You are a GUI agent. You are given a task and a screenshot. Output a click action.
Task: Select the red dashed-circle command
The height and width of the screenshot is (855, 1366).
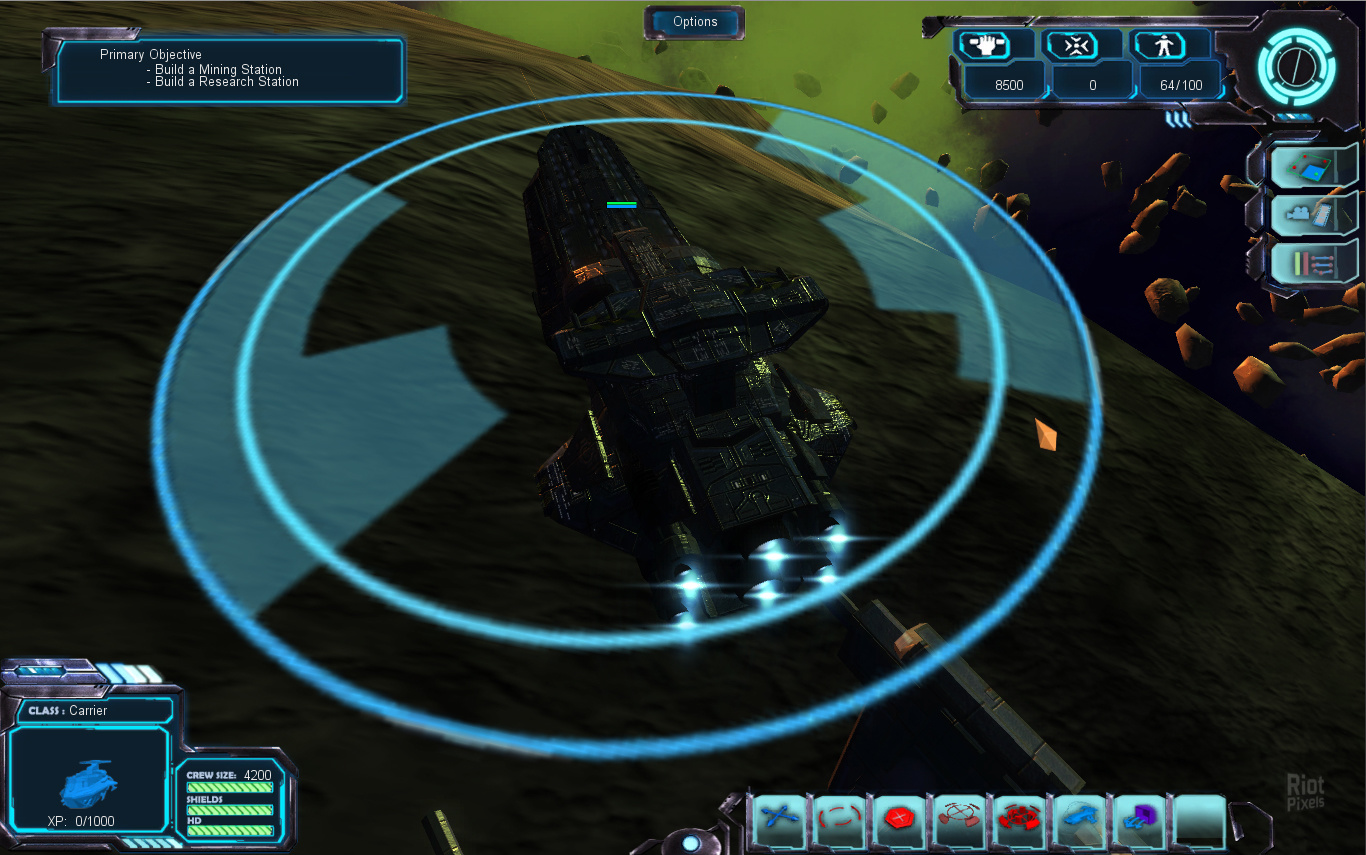tap(838, 819)
